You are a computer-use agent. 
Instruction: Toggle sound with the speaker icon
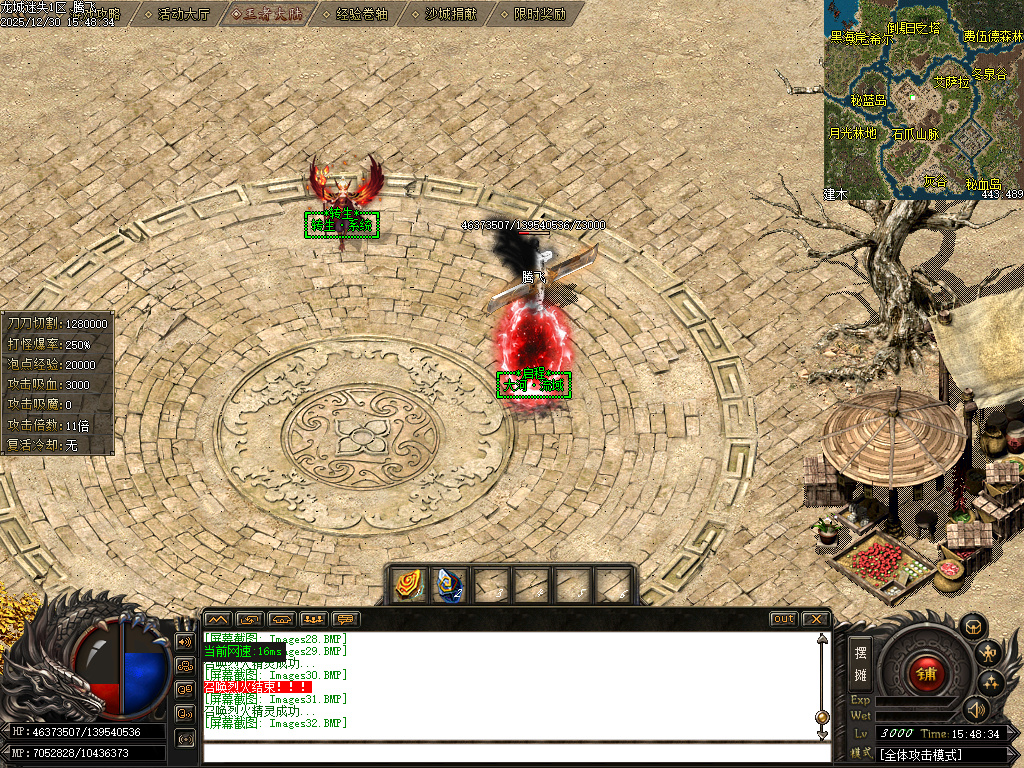pos(975,710)
